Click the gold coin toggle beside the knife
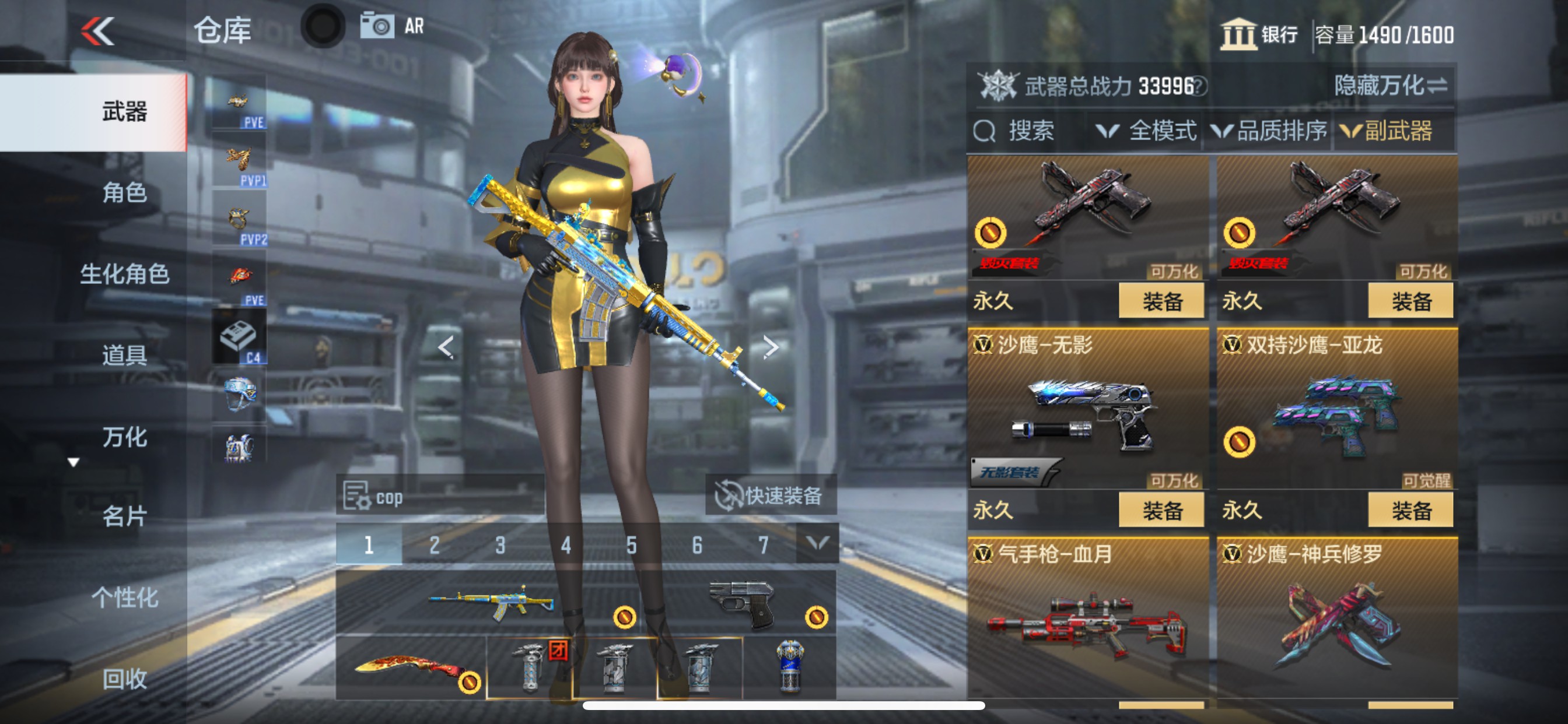 coord(470,683)
